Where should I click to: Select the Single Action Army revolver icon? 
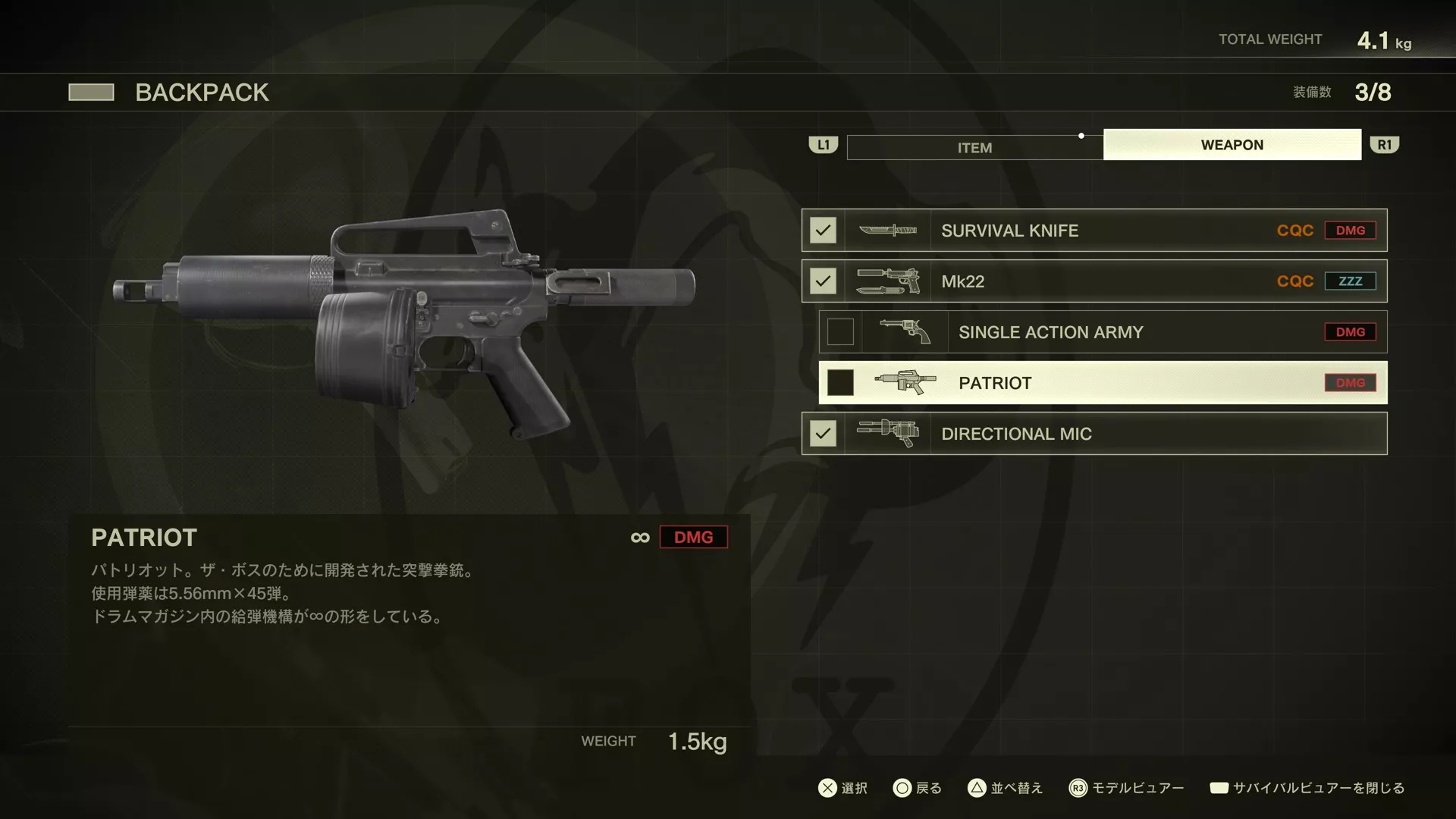coord(905,331)
